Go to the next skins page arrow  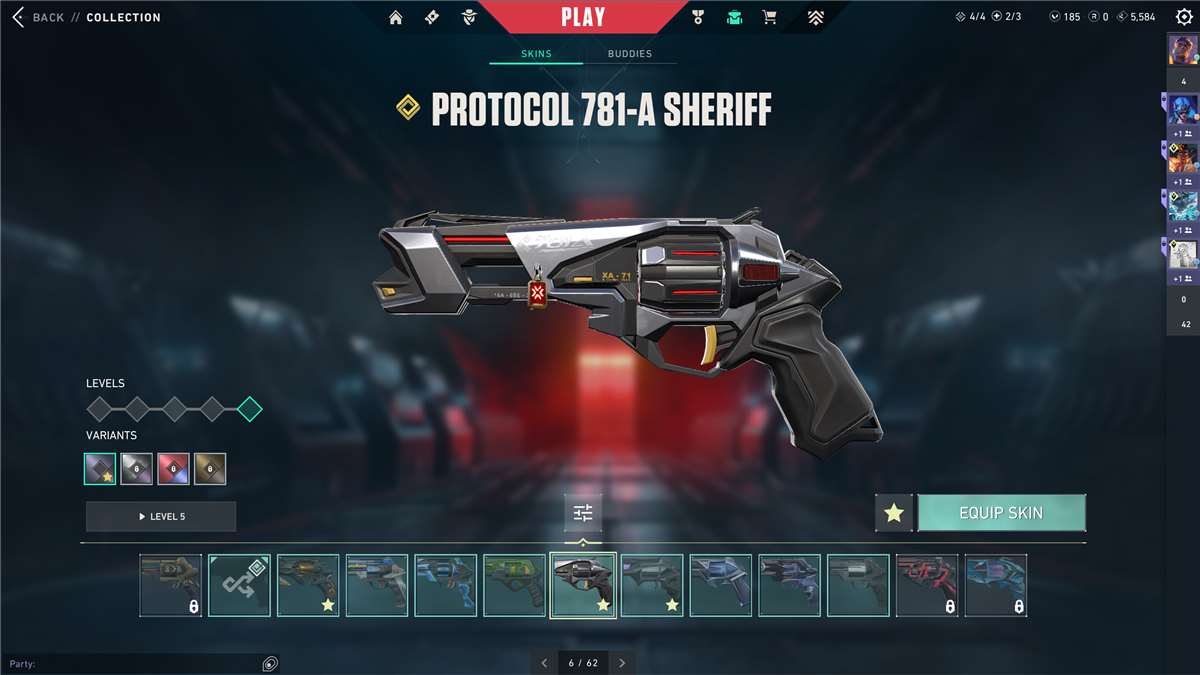(622, 663)
